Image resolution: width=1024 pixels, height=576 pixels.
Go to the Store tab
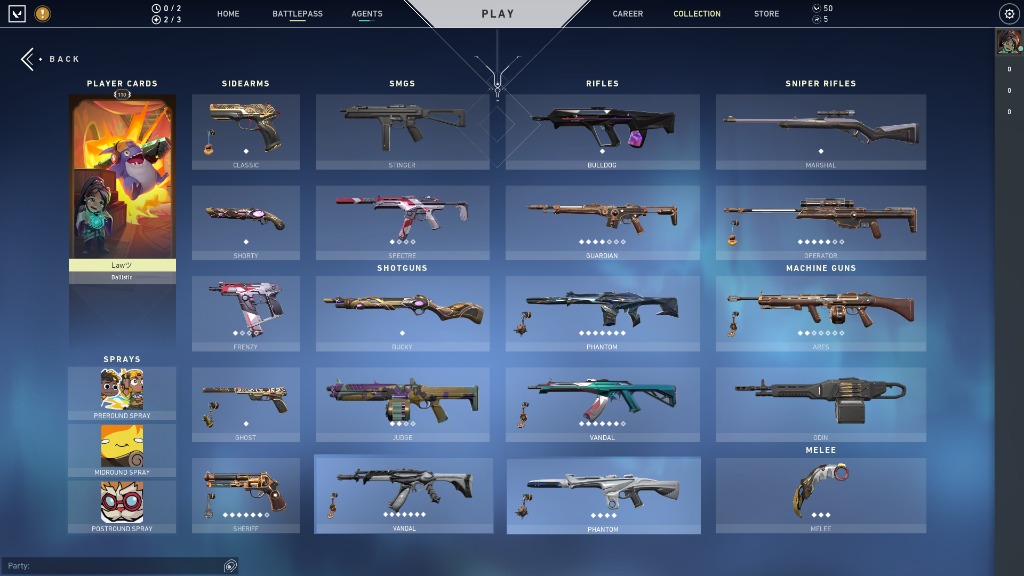coord(767,14)
